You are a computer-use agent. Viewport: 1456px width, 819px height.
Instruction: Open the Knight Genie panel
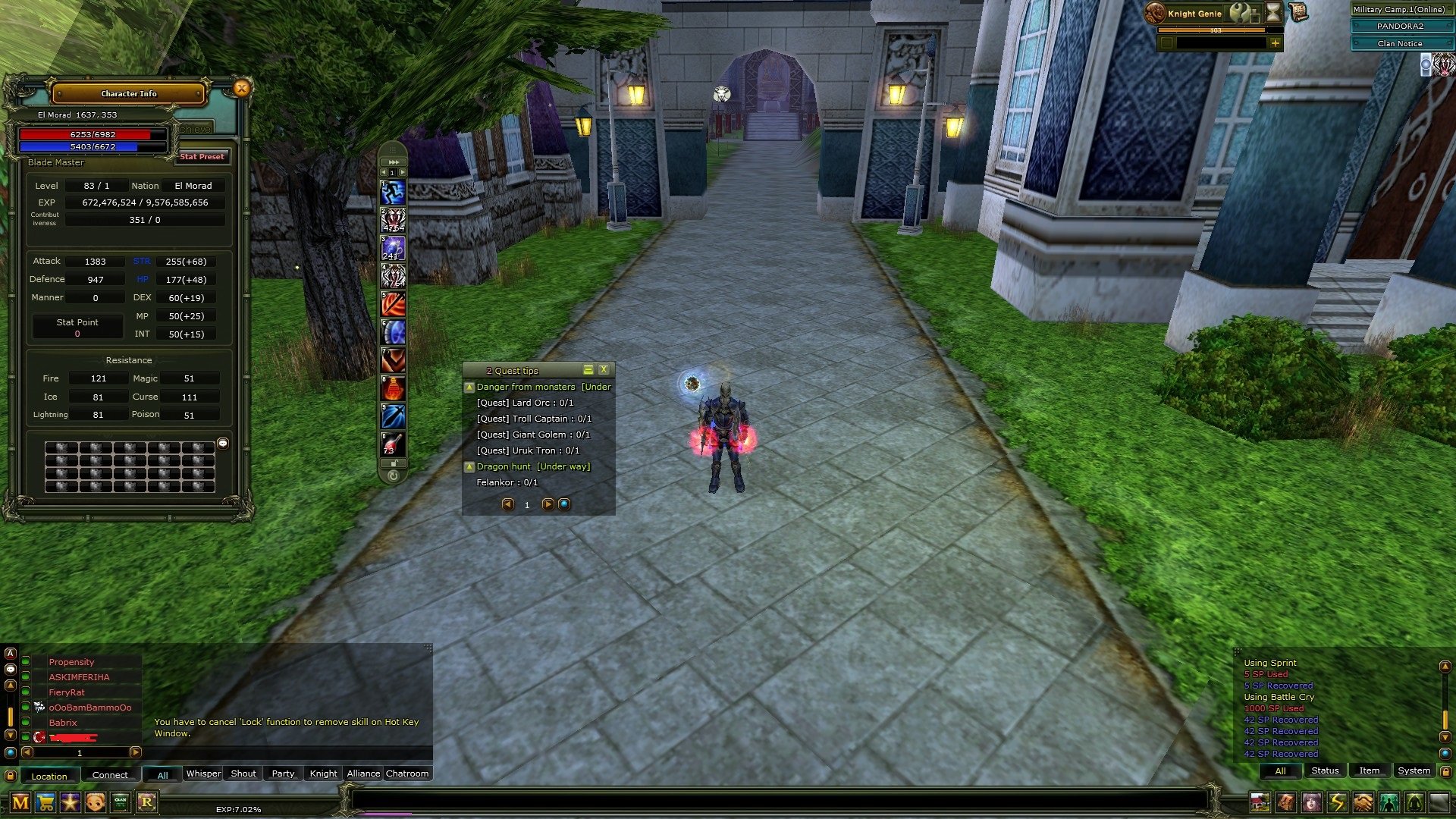[1194, 14]
